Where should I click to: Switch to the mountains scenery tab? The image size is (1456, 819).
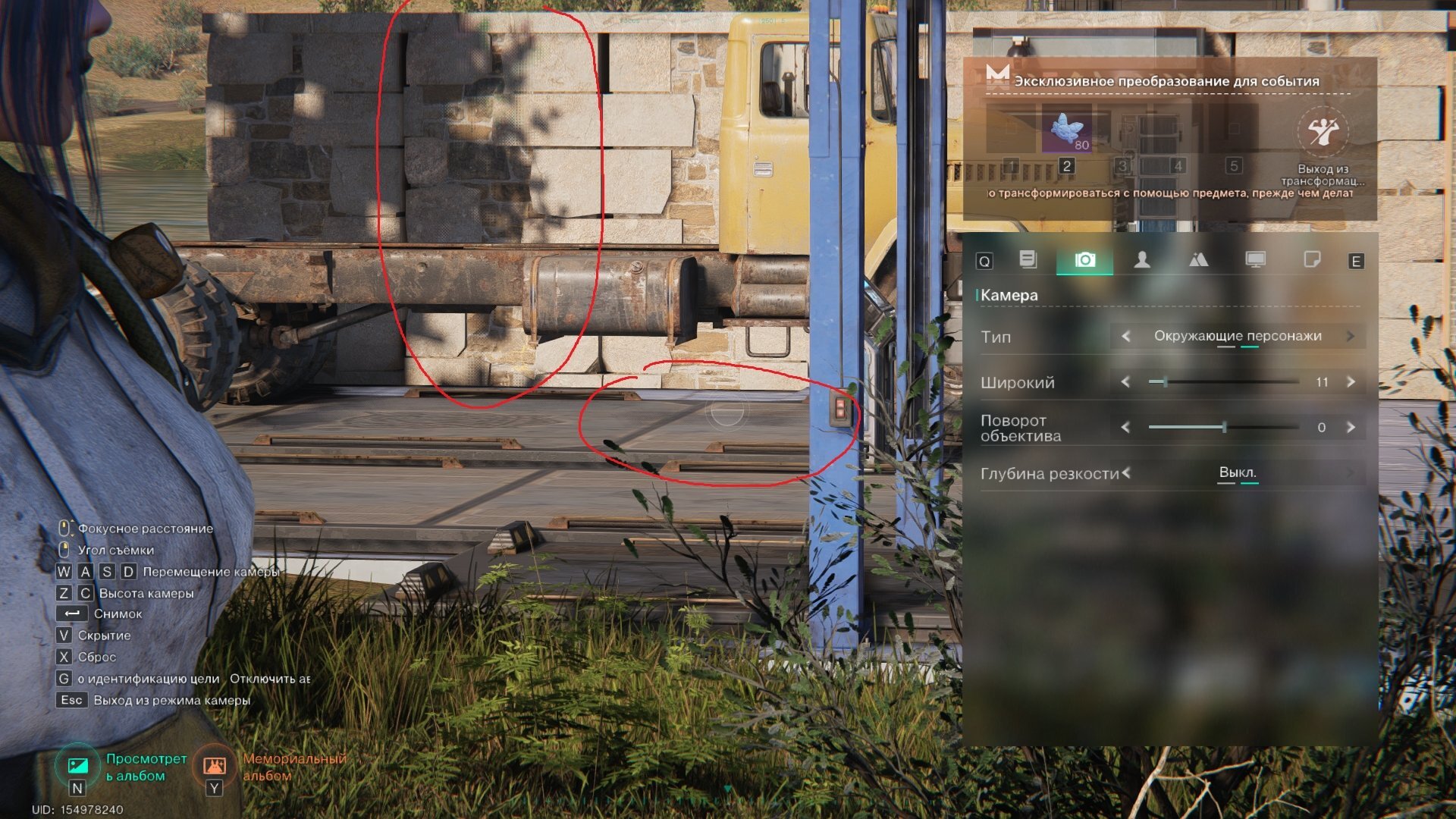pos(1198,260)
